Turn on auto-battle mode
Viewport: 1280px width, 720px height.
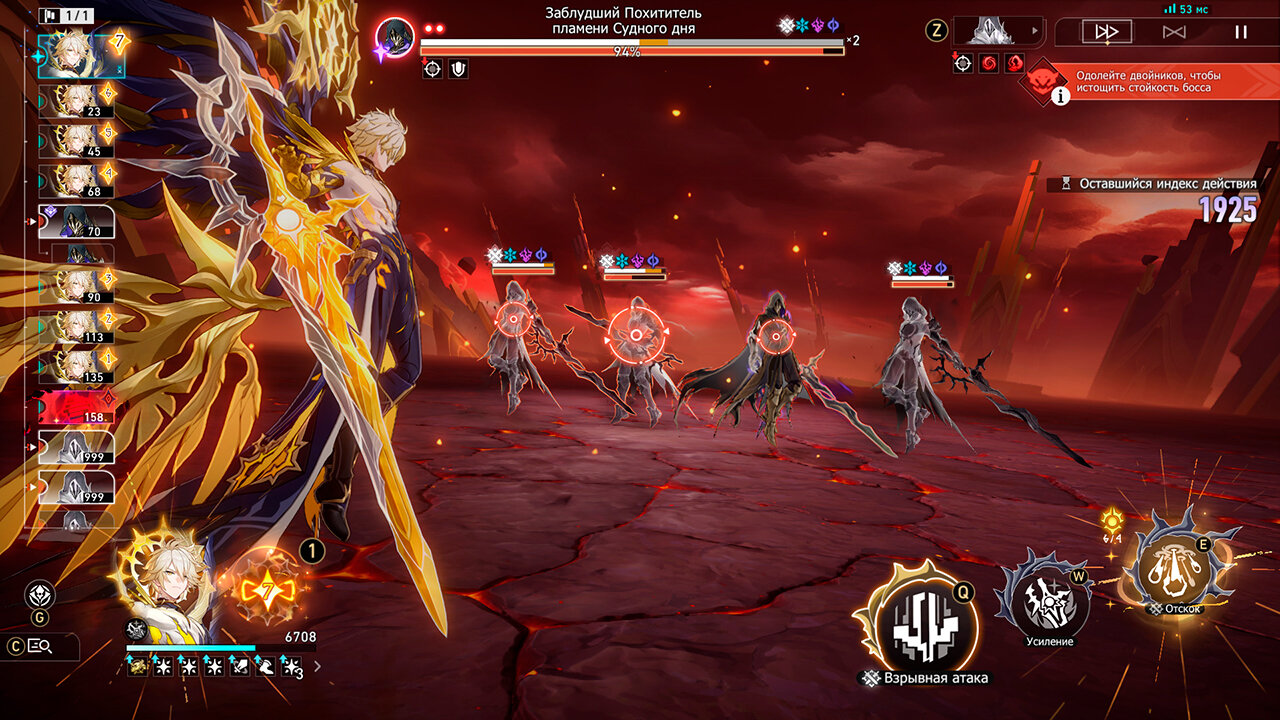coord(1174,32)
